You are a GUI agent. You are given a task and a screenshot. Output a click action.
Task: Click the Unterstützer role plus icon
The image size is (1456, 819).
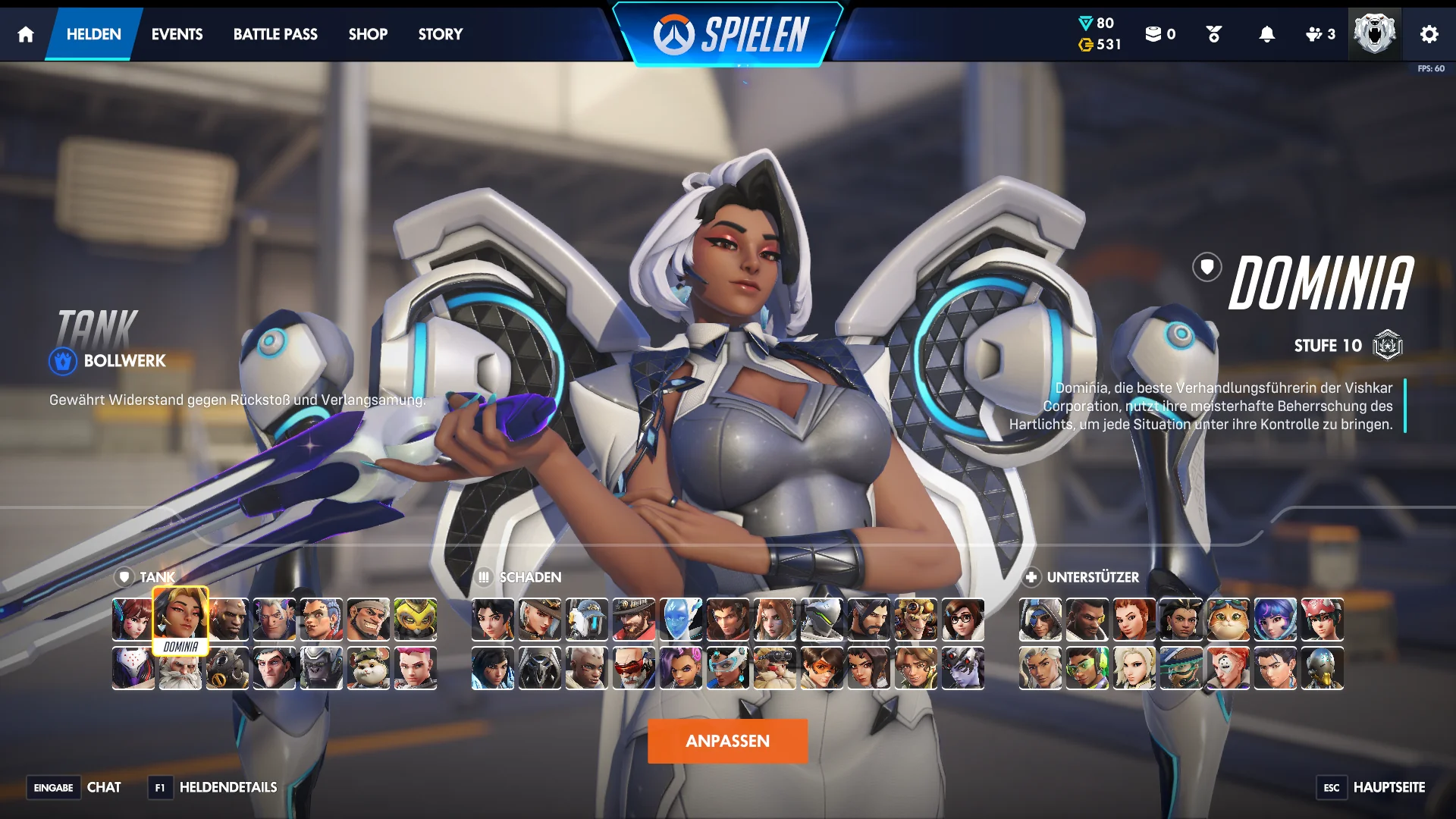click(1032, 577)
